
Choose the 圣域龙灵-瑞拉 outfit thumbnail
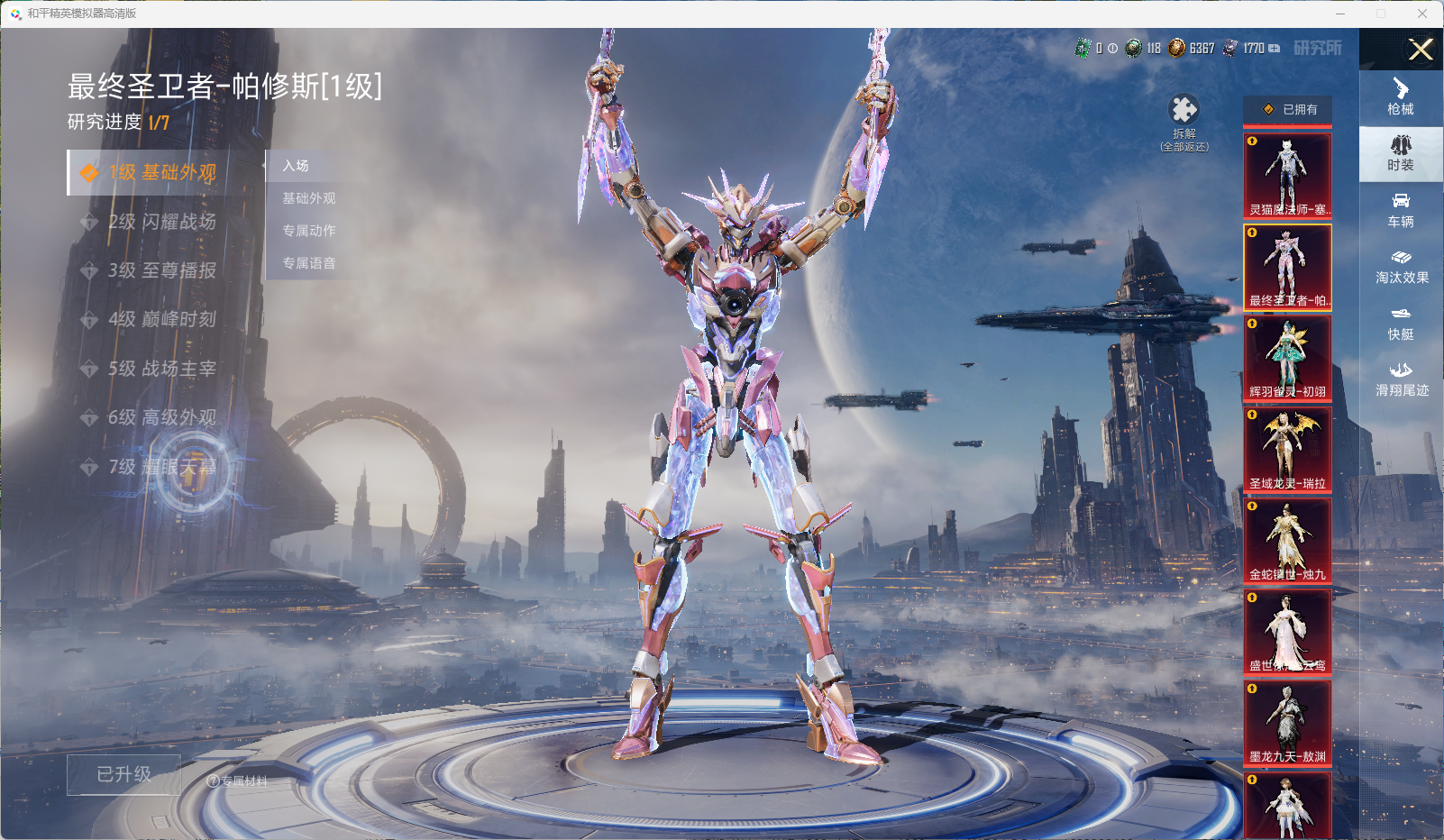click(x=1287, y=449)
